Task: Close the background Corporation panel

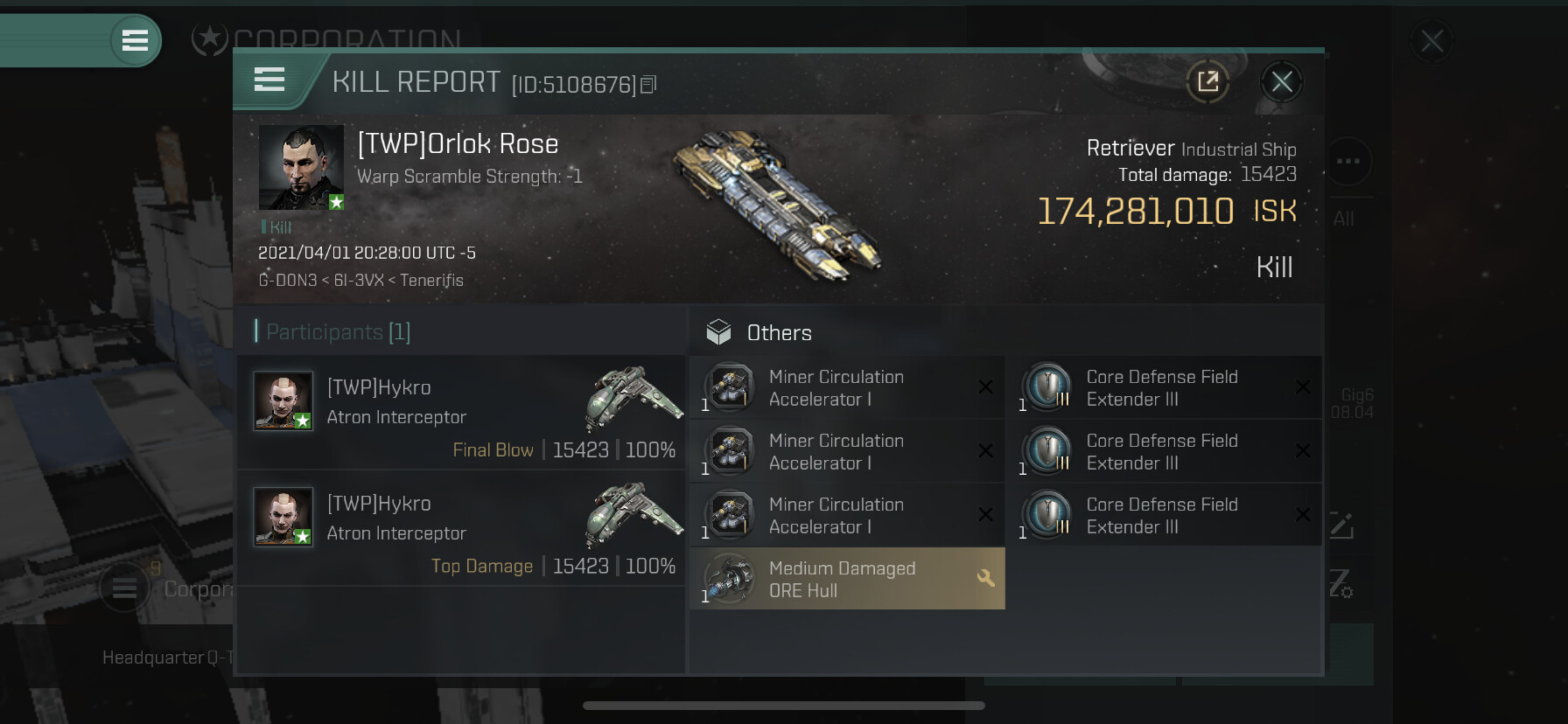Action: [x=1431, y=41]
